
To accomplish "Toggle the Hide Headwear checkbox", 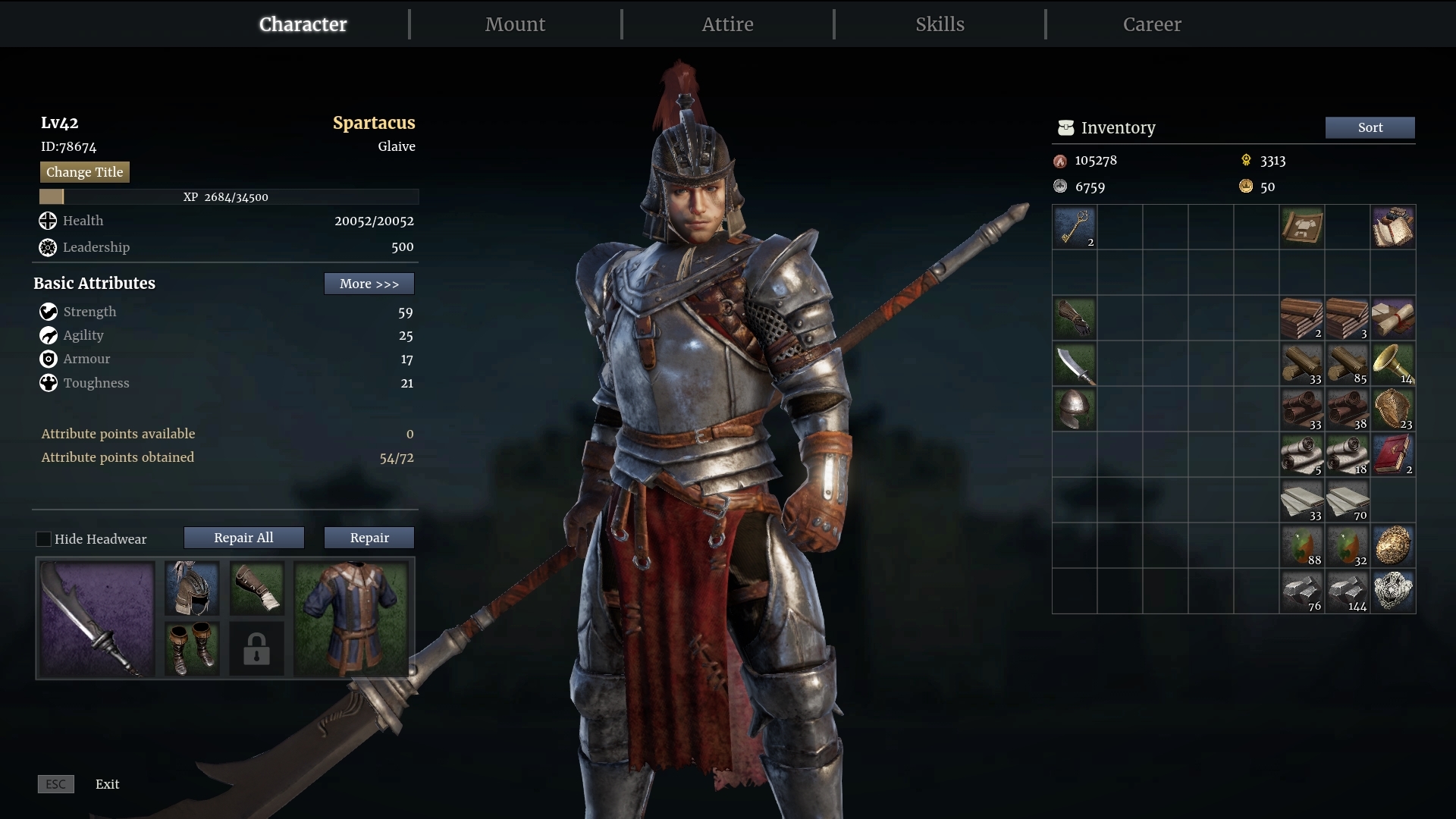I will [x=44, y=538].
